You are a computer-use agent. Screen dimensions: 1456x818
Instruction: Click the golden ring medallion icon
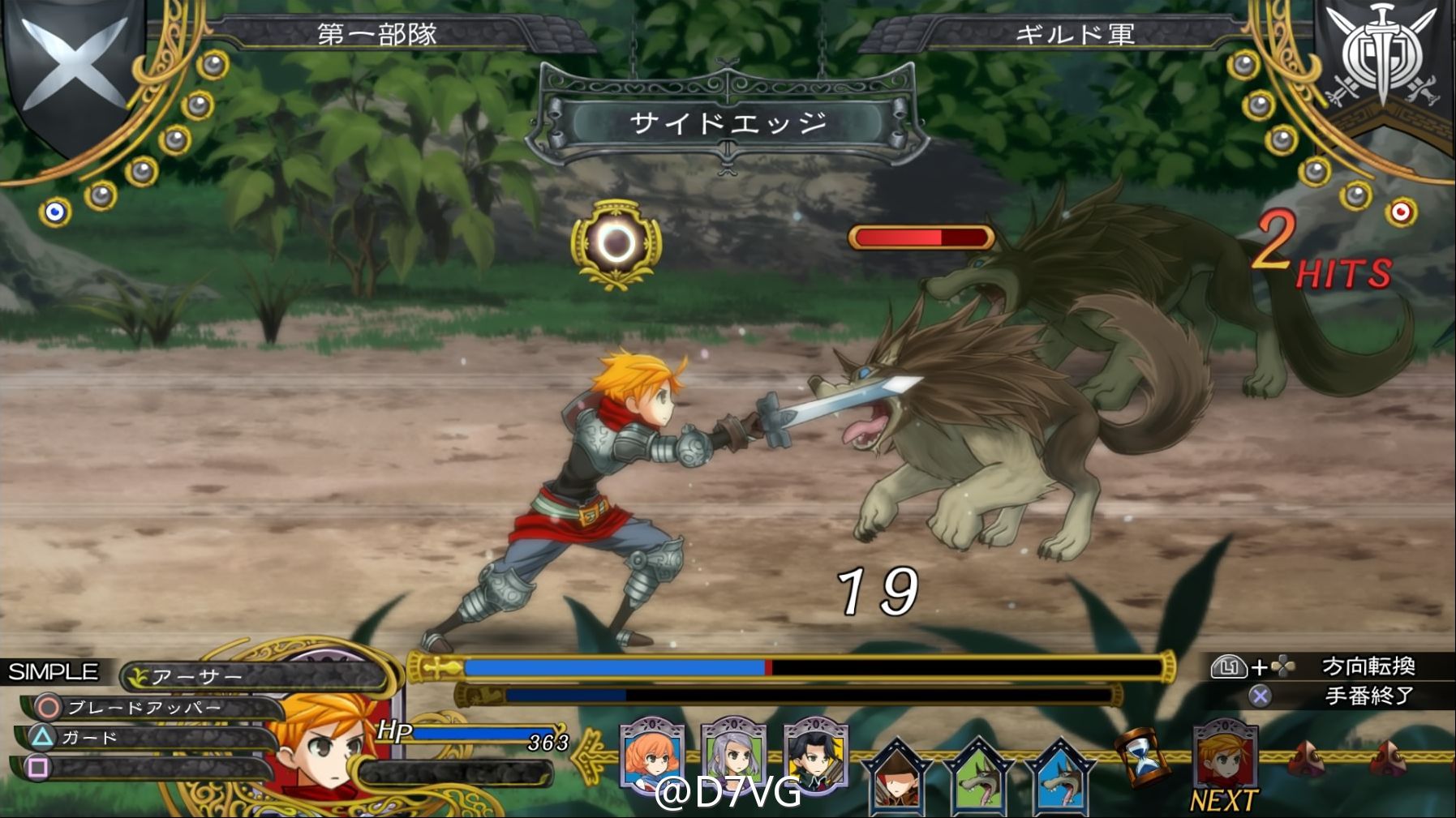coord(616,242)
